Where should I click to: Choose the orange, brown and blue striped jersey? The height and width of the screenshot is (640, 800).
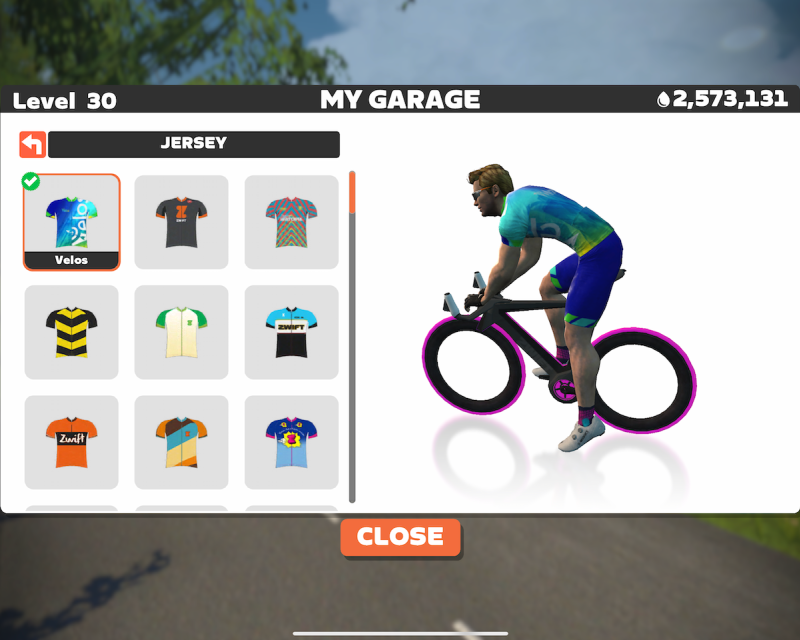click(x=181, y=442)
